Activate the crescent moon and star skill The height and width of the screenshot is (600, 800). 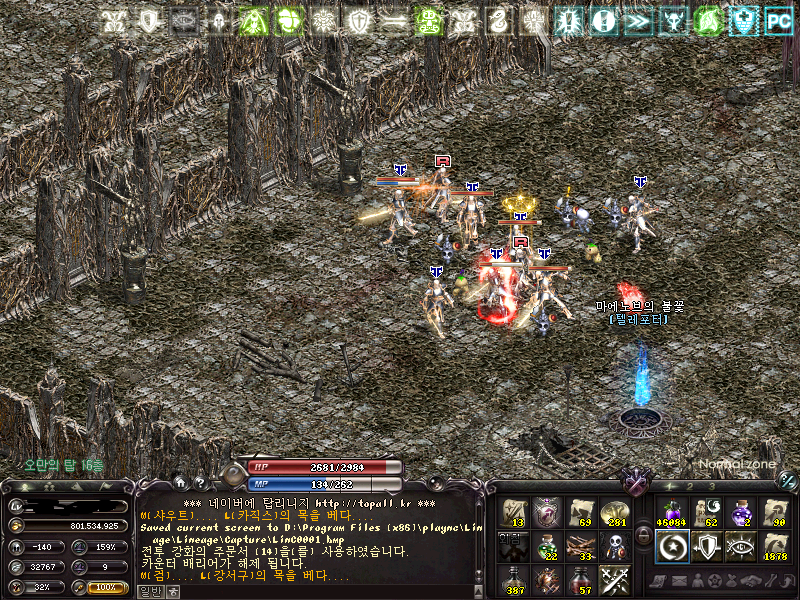[670, 546]
